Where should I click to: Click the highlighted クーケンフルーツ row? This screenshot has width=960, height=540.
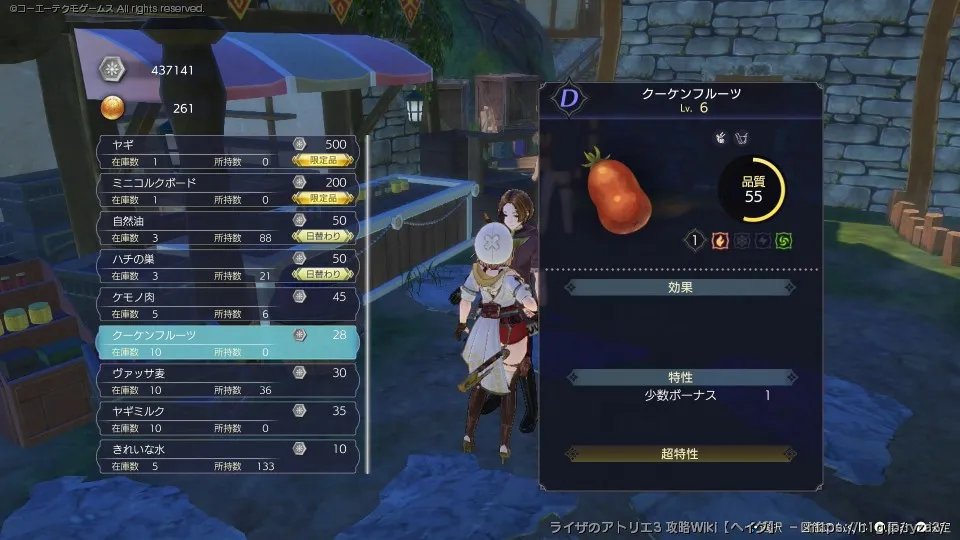pos(227,342)
